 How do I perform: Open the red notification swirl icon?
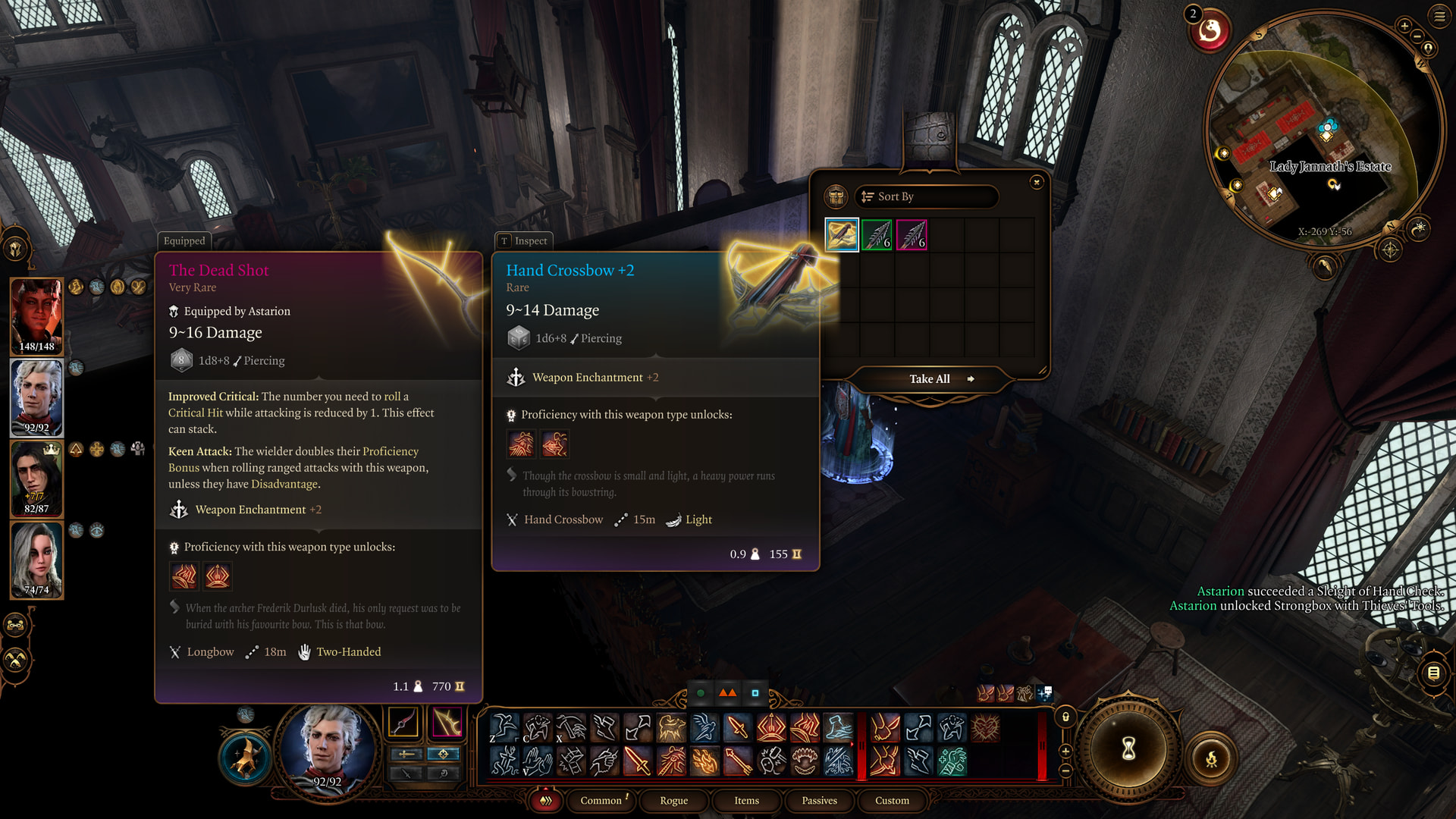(x=1210, y=32)
